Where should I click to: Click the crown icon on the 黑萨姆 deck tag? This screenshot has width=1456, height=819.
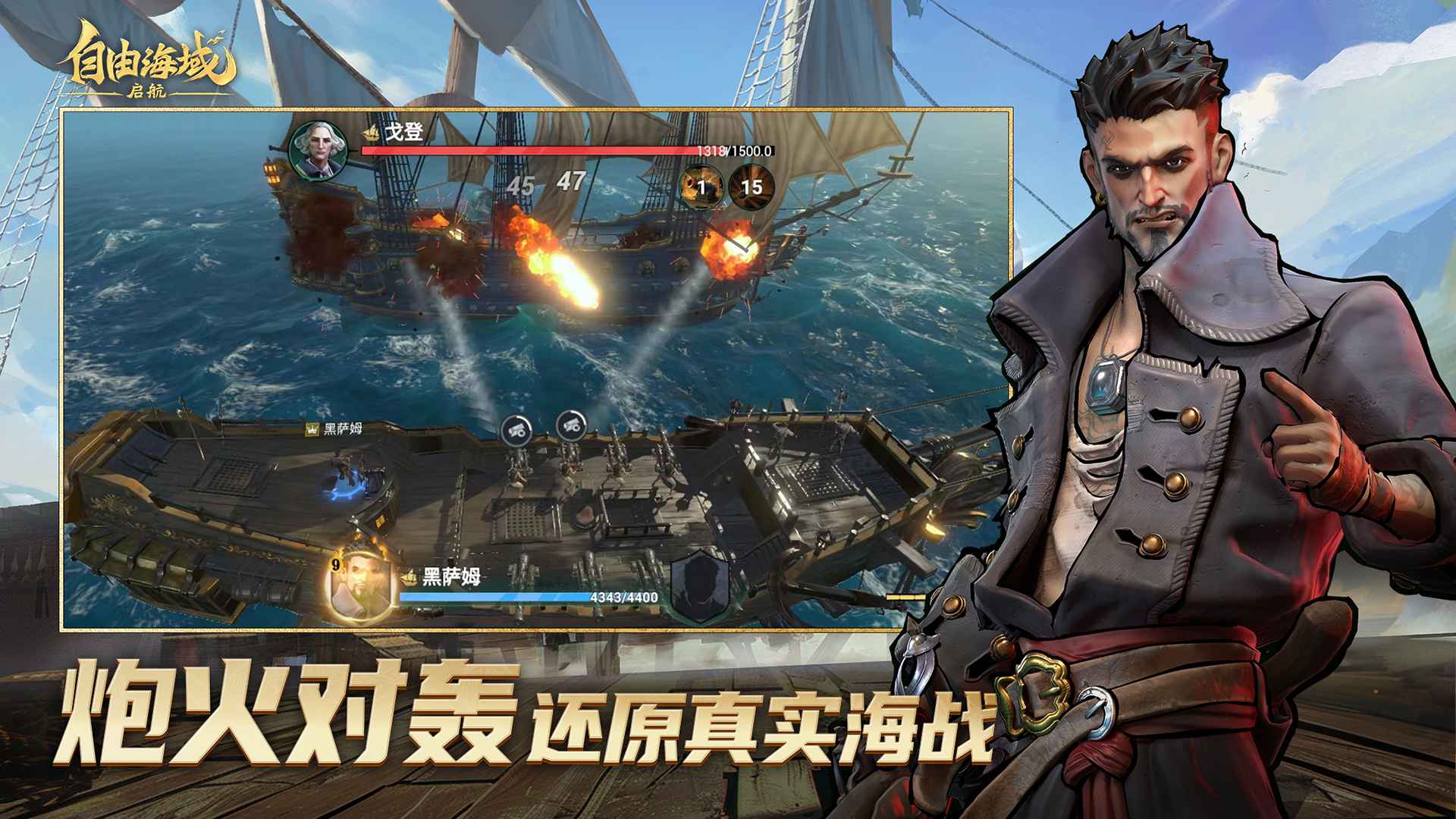[311, 428]
